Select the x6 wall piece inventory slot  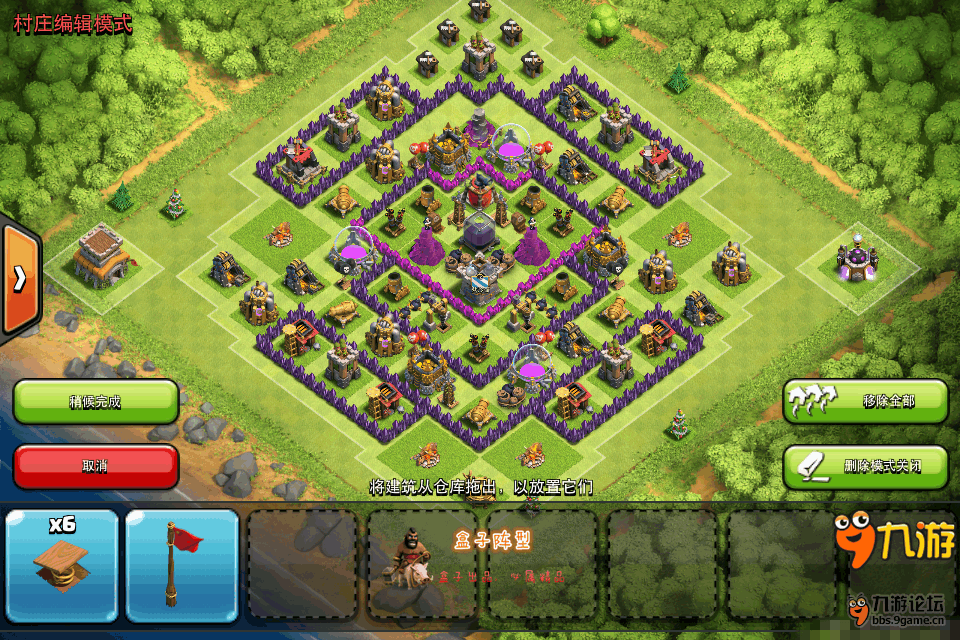pyautogui.click(x=62, y=565)
